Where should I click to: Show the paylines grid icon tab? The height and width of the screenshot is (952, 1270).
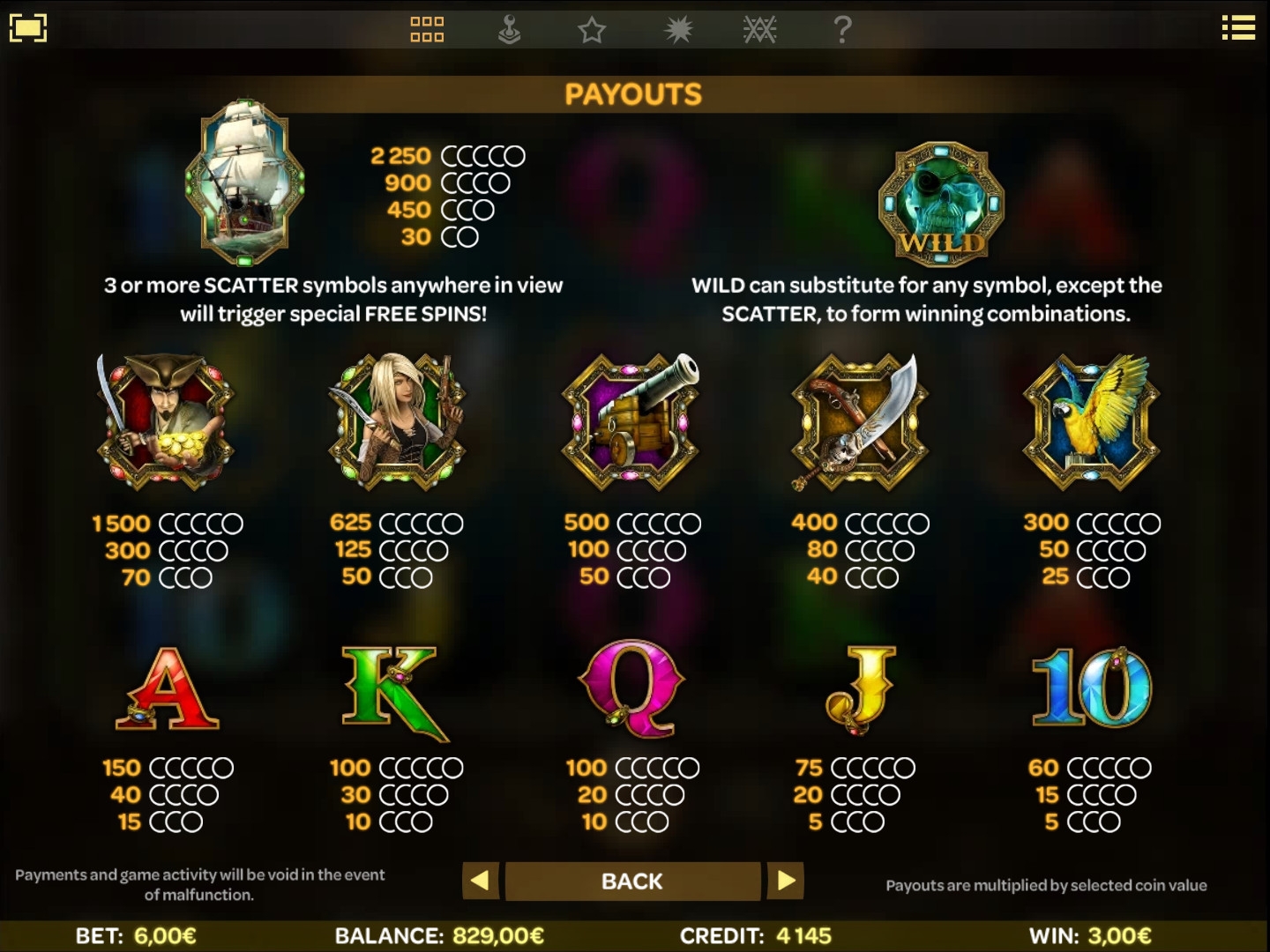click(427, 30)
